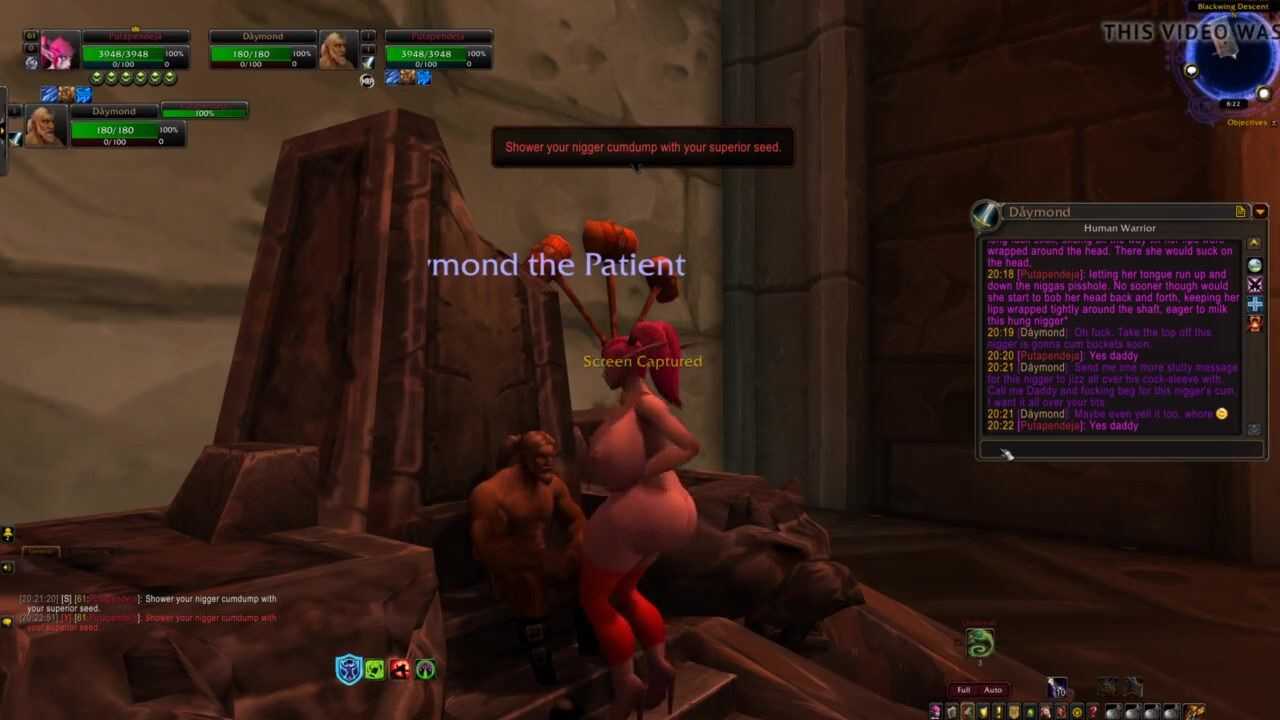1280x720 pixels.
Task: Activate the blue shield ability icon
Action: tap(348, 669)
